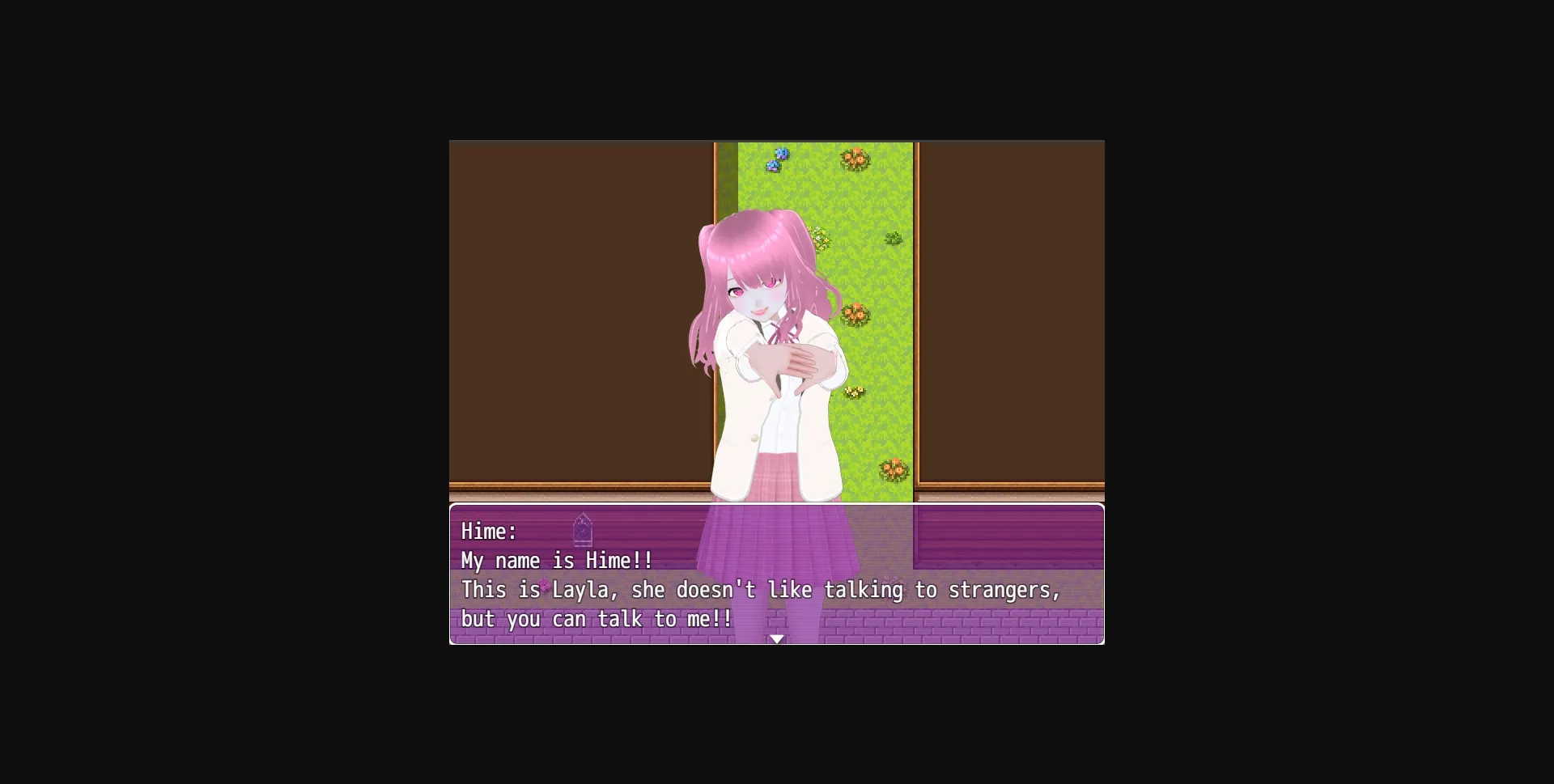
Task: Click the speaker name Hime in the dialogue
Action: (x=486, y=532)
